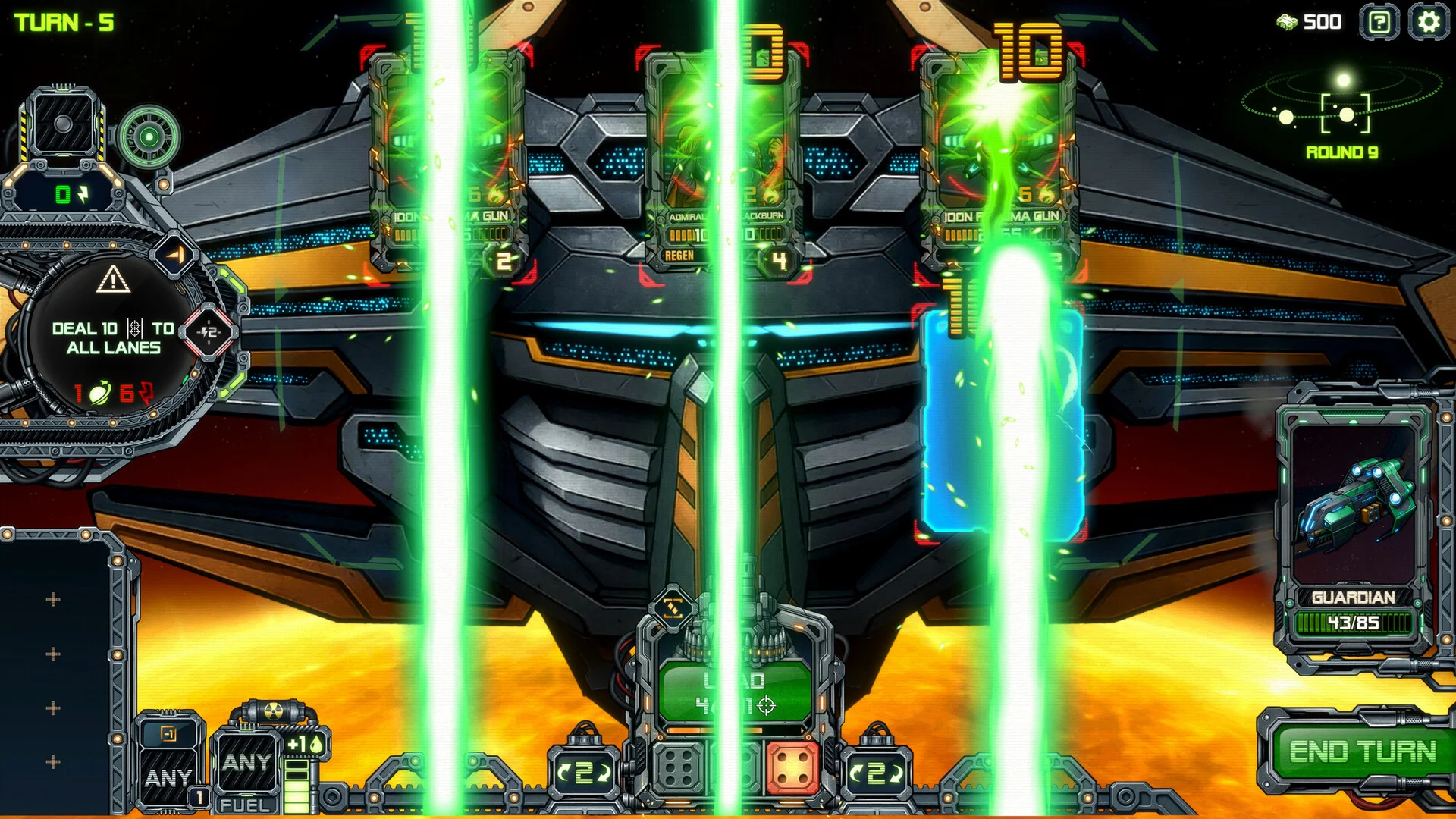This screenshot has height=819, width=1456.
Task: Click the reroll button right of the dice
Action: coord(877,773)
